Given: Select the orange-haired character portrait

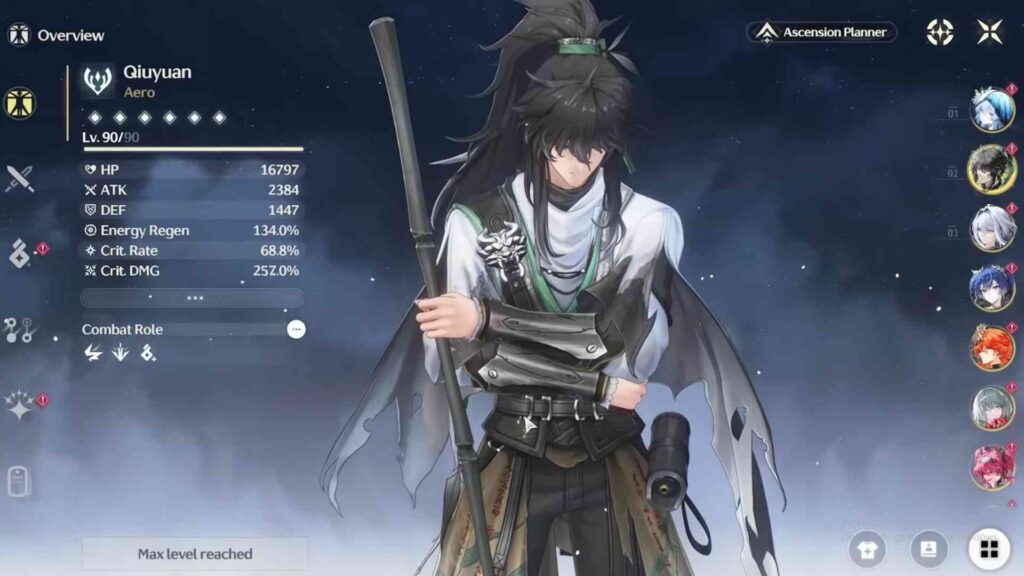Looking at the screenshot, I should tap(991, 348).
